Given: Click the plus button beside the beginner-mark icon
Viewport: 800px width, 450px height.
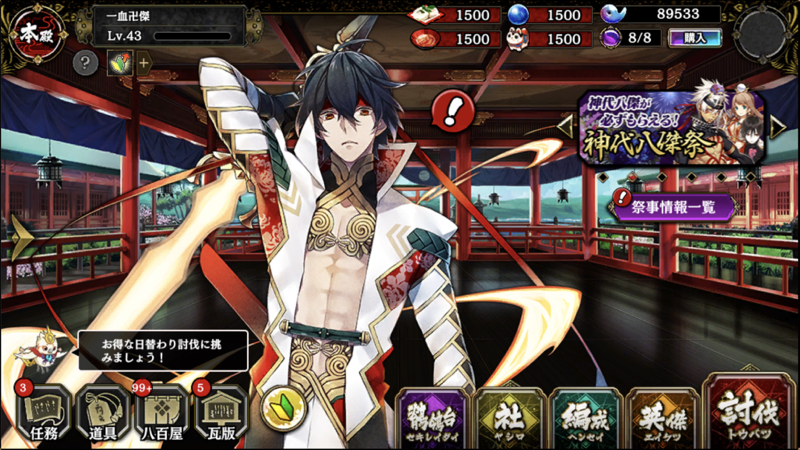Looking at the screenshot, I should (143, 63).
